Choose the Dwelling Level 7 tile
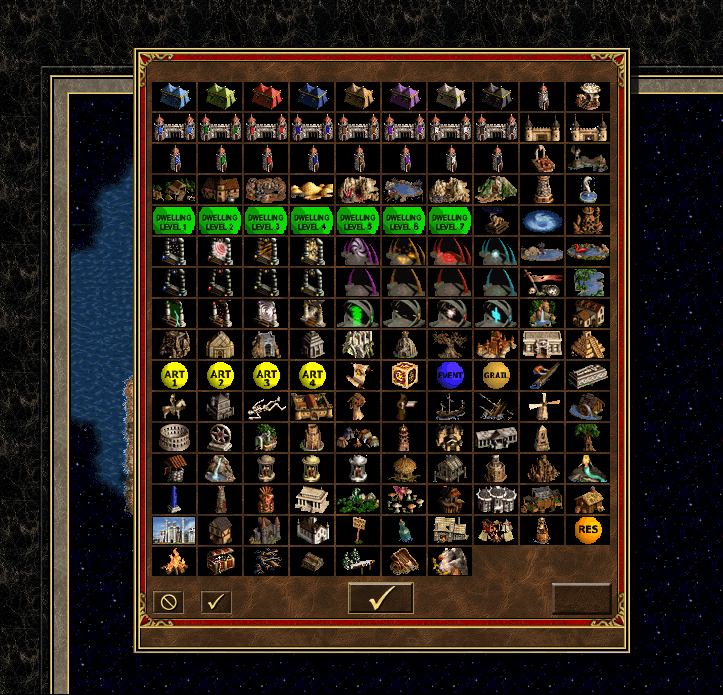 450,220
